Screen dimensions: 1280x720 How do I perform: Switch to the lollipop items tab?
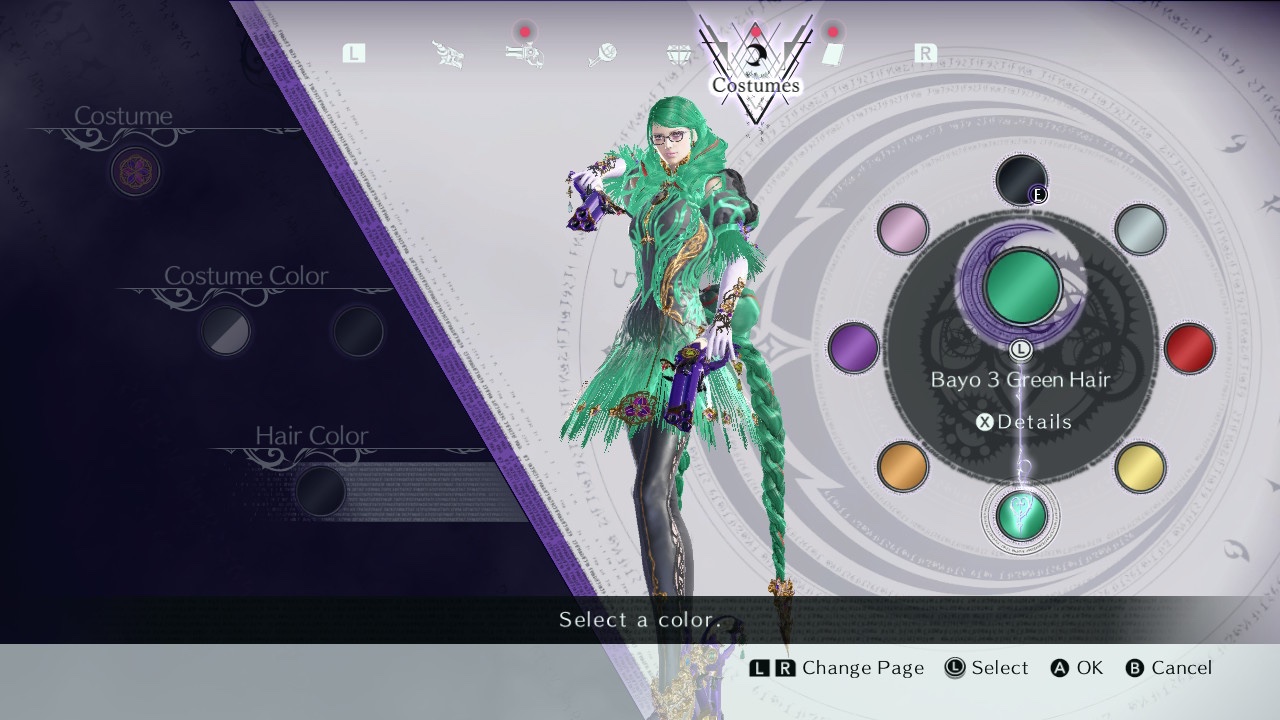pyautogui.click(x=601, y=55)
